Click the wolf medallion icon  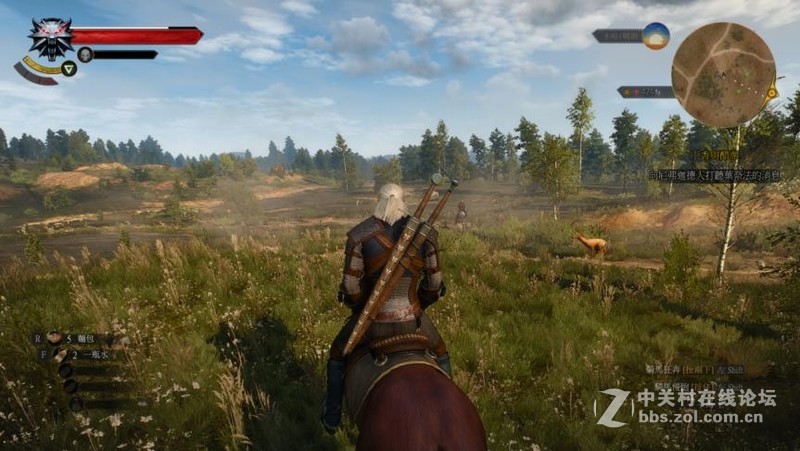tap(49, 37)
